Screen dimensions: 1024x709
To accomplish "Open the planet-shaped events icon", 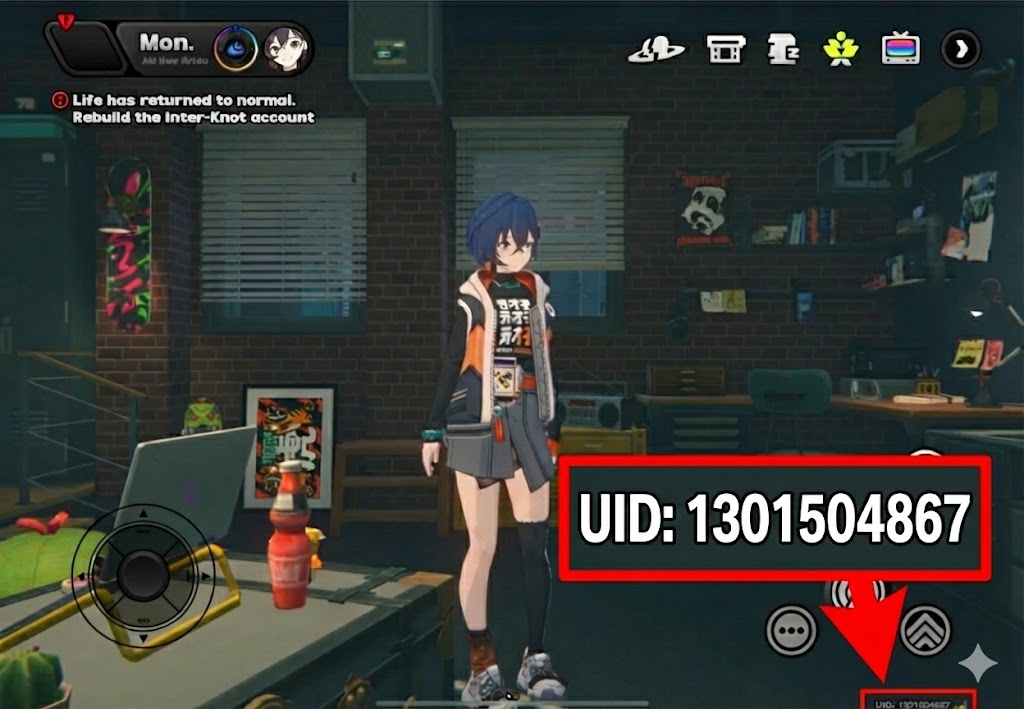I will pyautogui.click(x=656, y=48).
